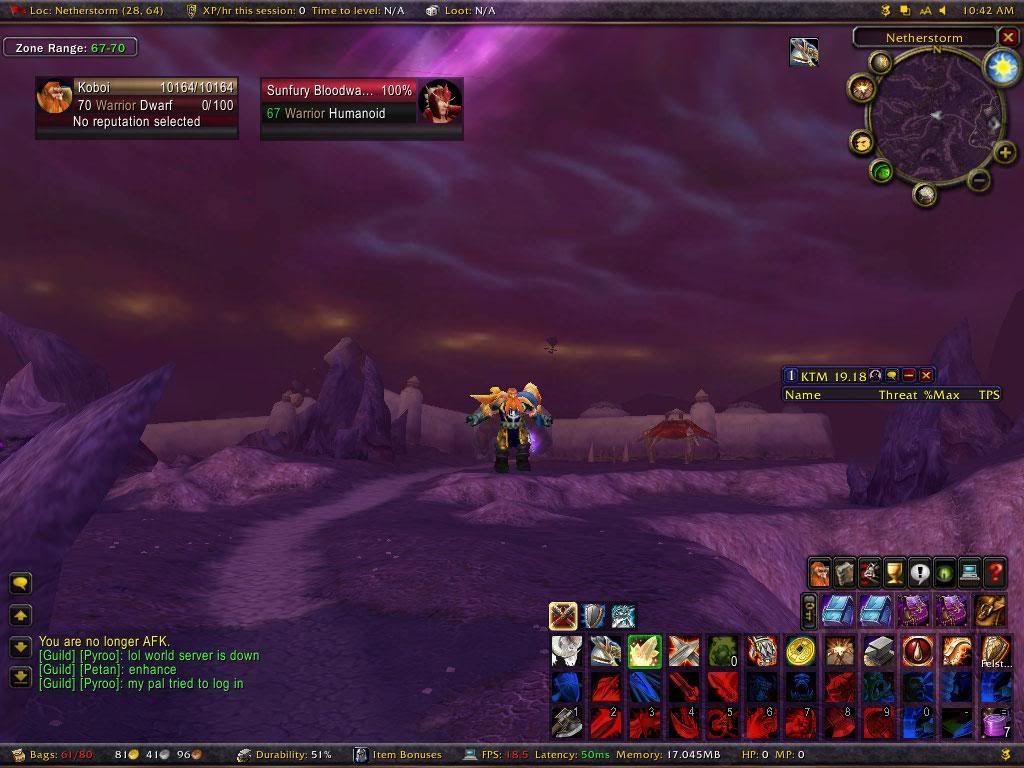
Task: Open the backpack bag slot
Action: [990, 609]
